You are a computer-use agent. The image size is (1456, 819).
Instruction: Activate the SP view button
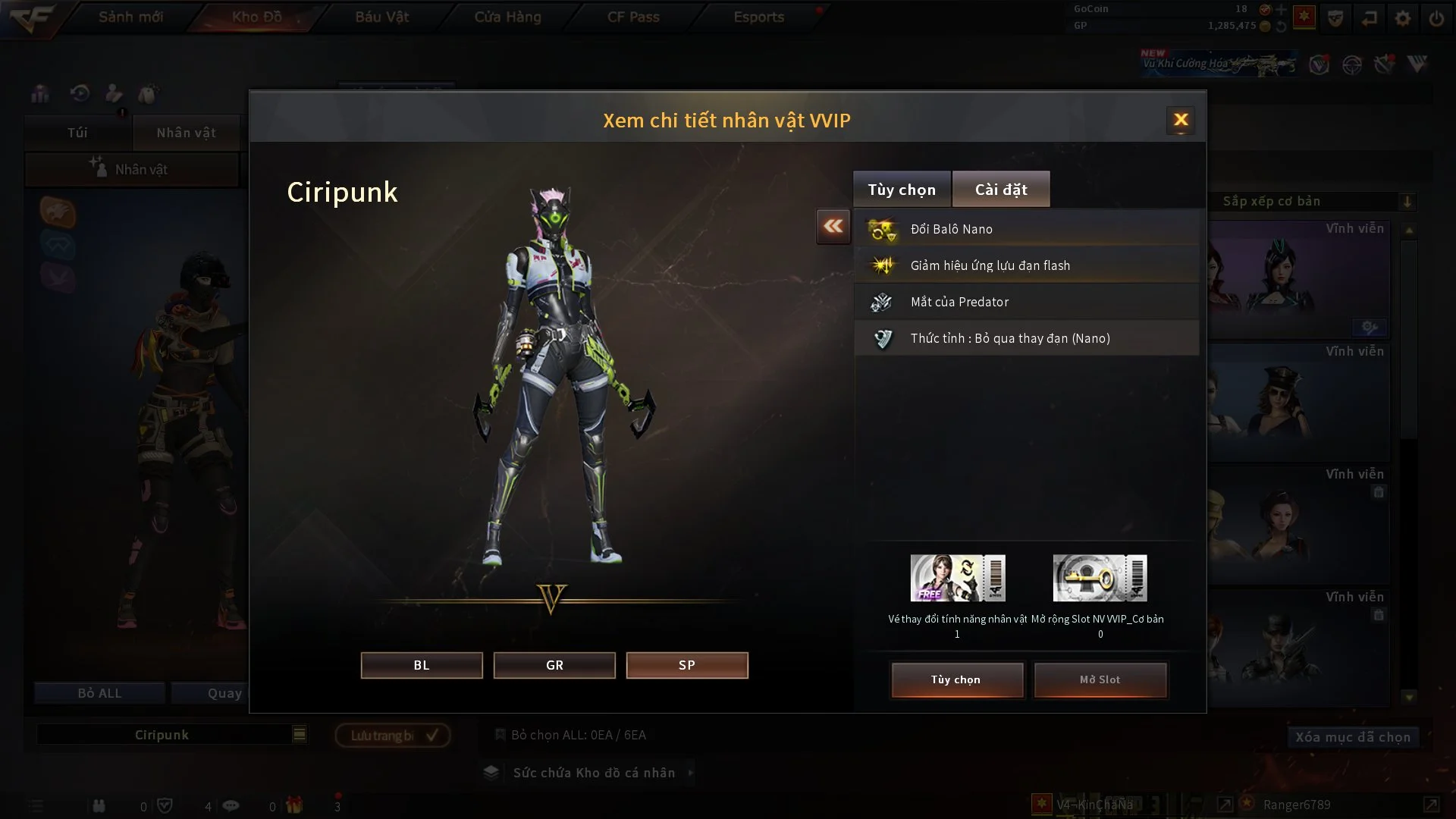tap(687, 665)
